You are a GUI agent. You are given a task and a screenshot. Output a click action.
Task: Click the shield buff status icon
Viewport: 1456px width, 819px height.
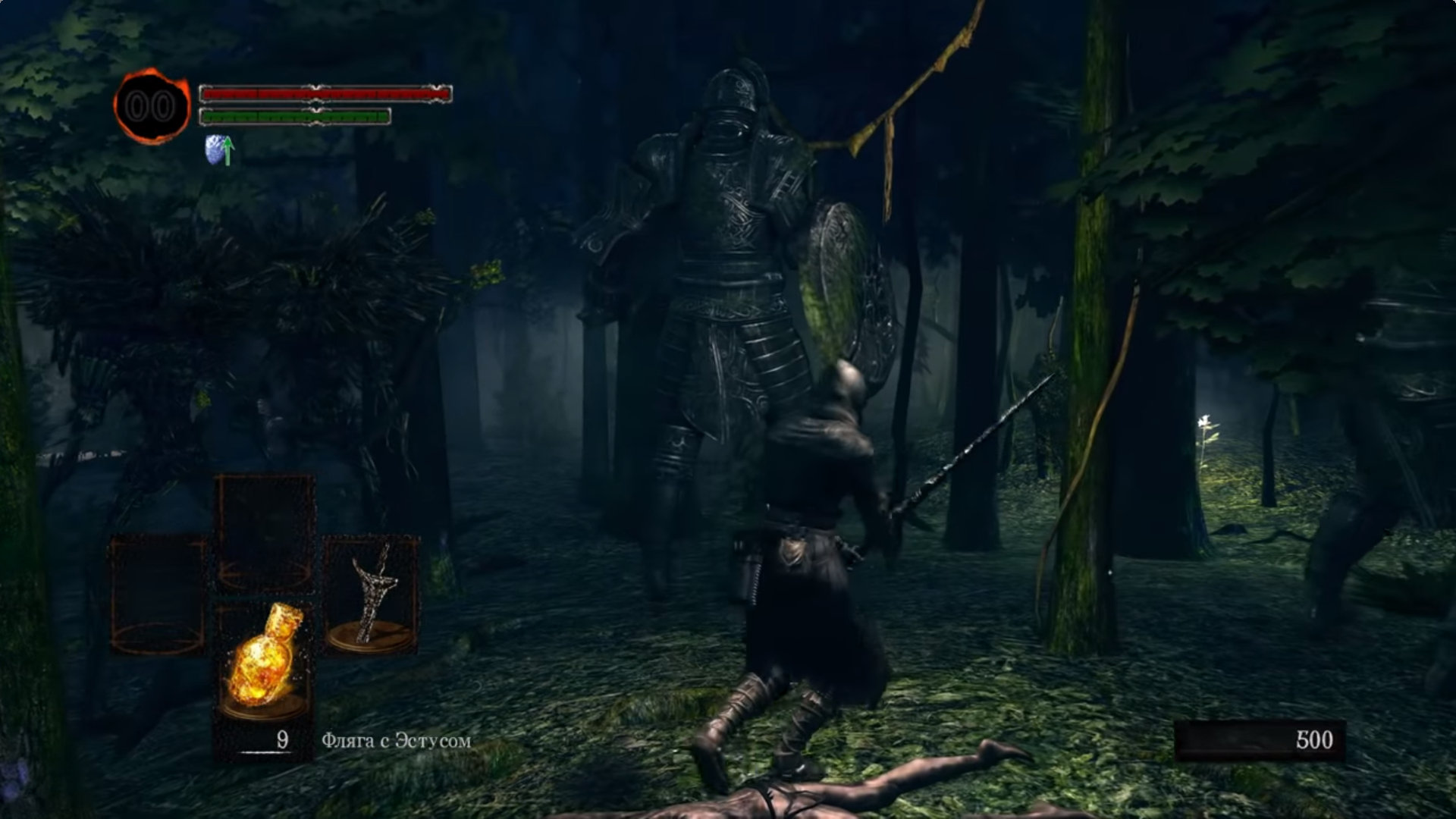[218, 150]
